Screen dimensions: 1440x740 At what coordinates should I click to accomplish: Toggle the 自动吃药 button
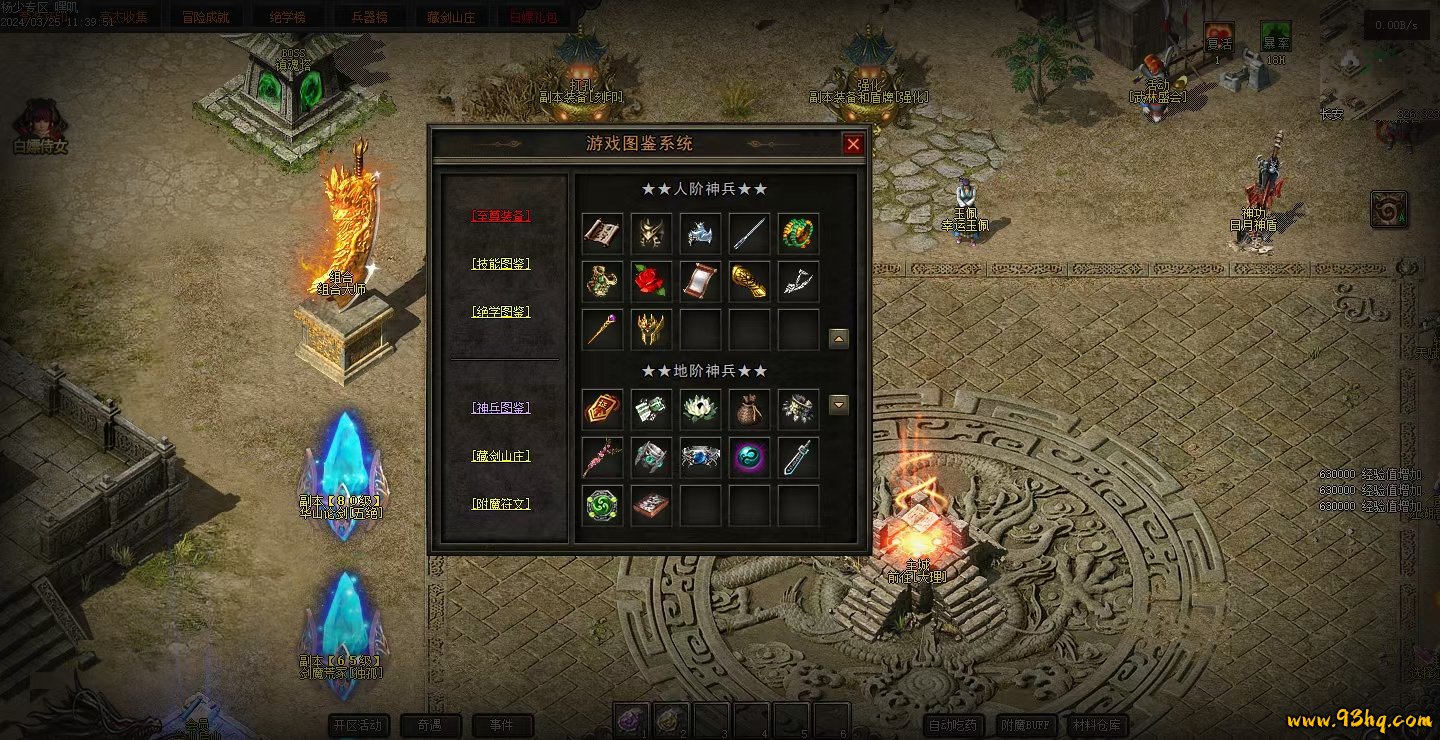pyautogui.click(x=955, y=725)
